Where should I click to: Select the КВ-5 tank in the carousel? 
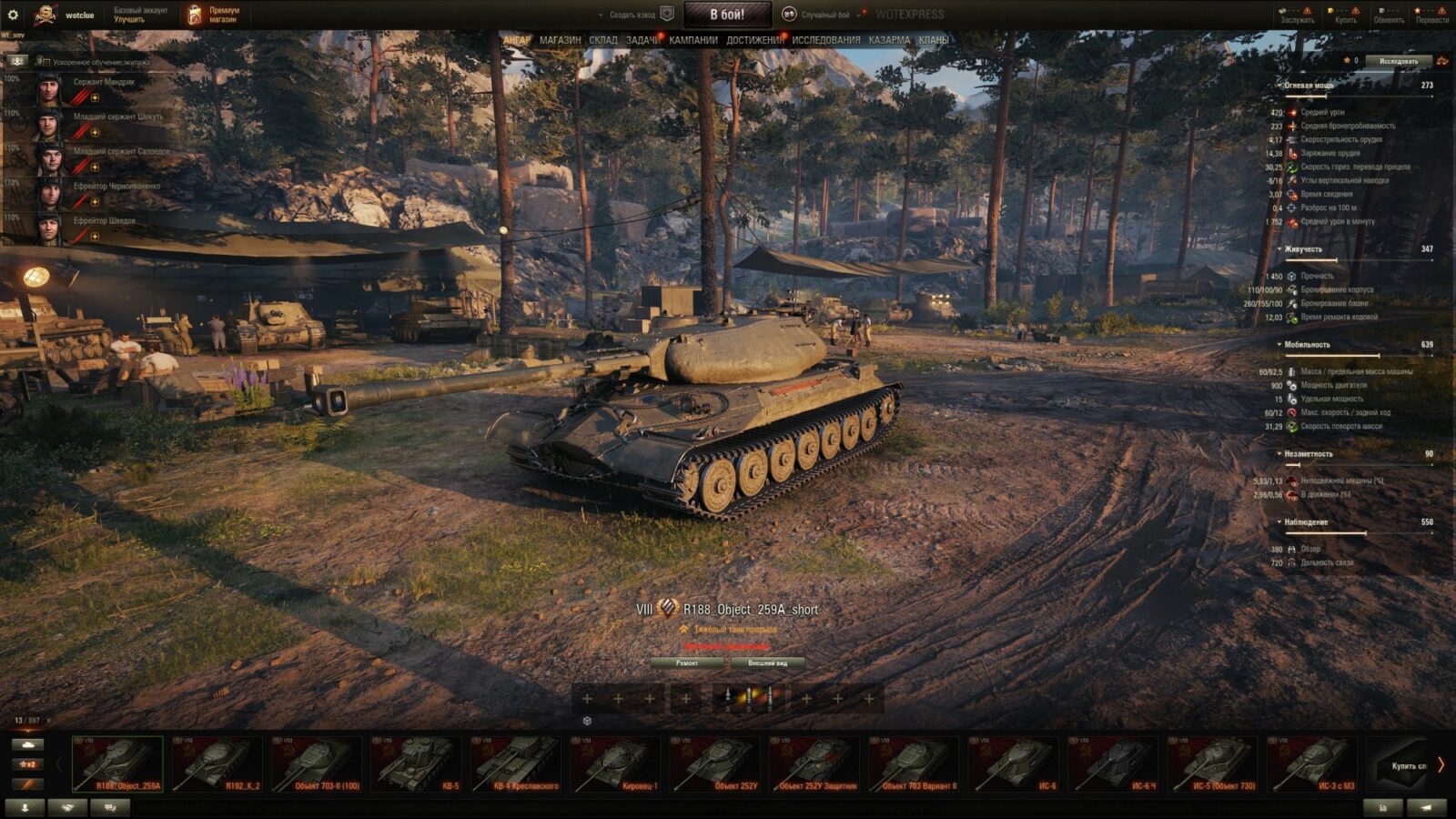tap(417, 763)
